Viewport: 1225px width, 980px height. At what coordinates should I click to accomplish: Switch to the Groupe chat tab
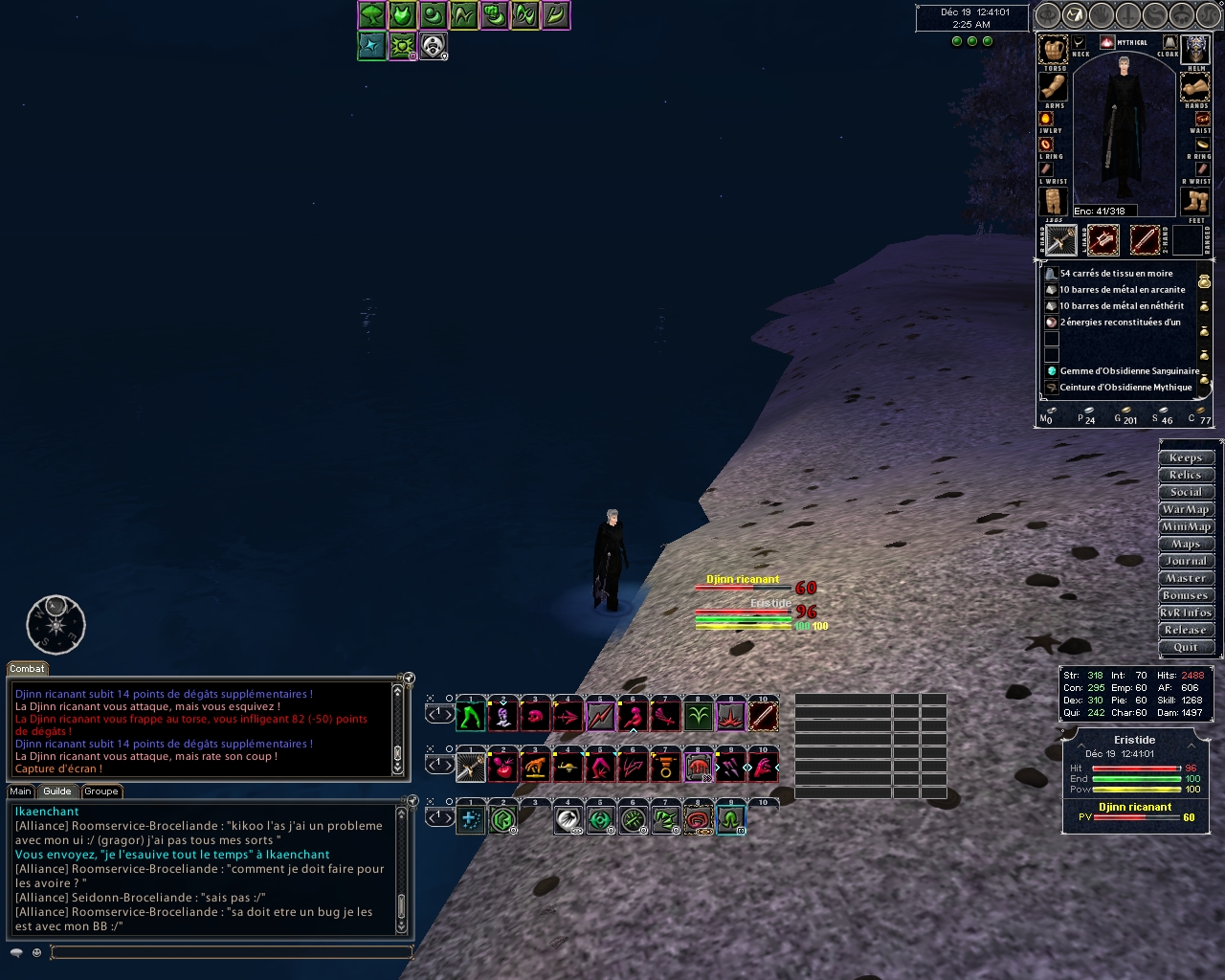[100, 791]
